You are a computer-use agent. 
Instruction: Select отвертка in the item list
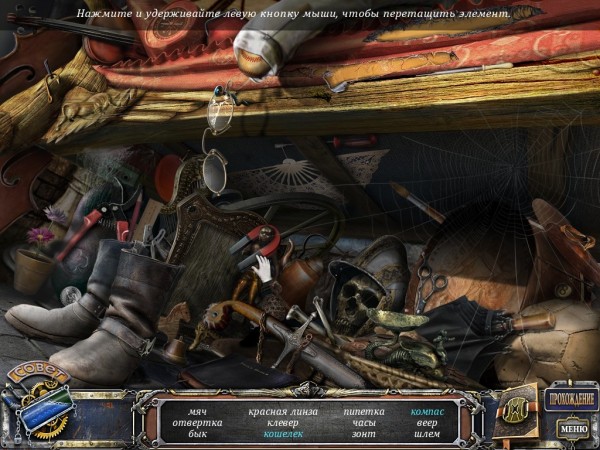point(197,423)
